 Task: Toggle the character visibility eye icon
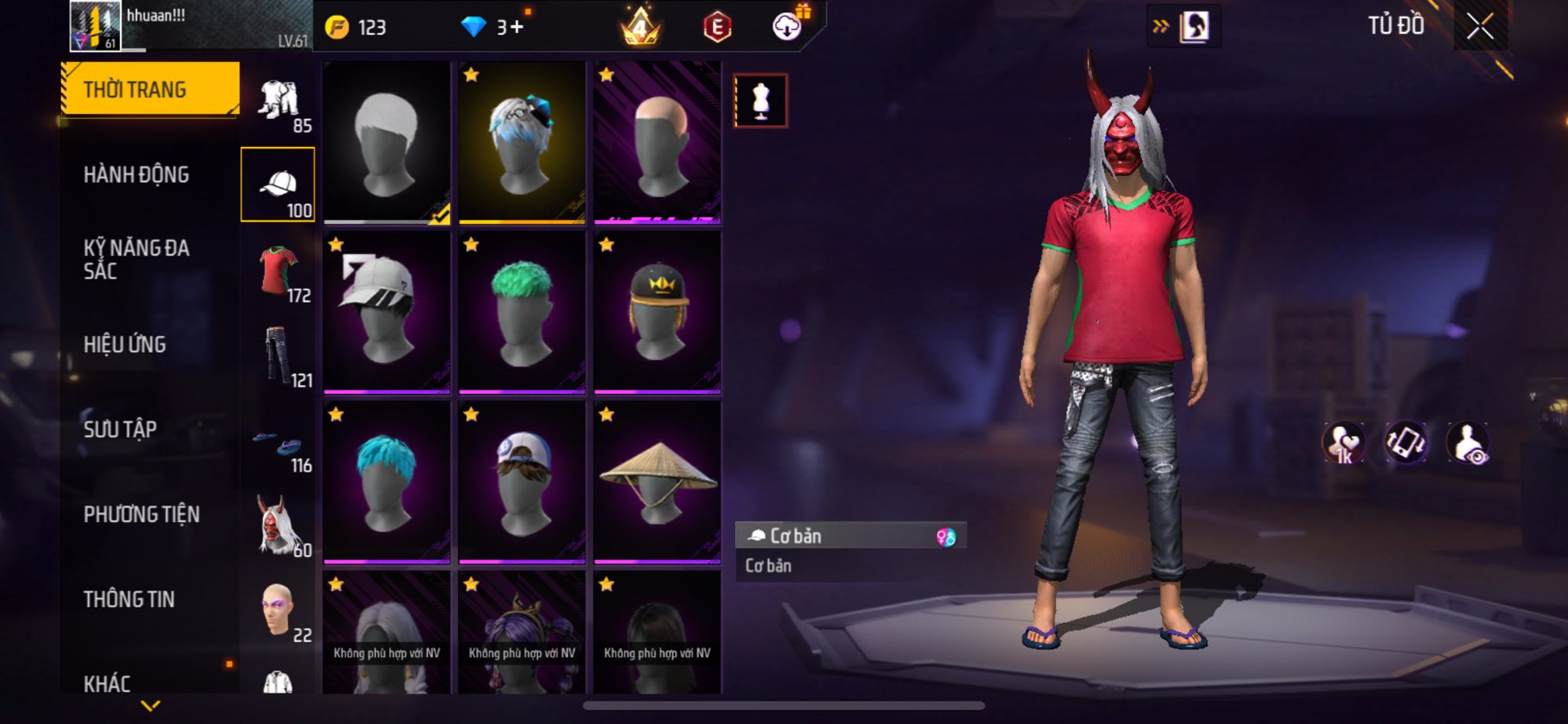click(x=1468, y=442)
